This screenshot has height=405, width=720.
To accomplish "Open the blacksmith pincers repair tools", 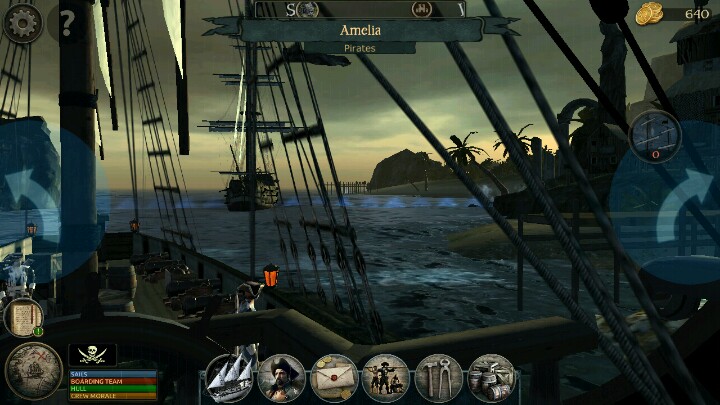I will pyautogui.click(x=438, y=378).
